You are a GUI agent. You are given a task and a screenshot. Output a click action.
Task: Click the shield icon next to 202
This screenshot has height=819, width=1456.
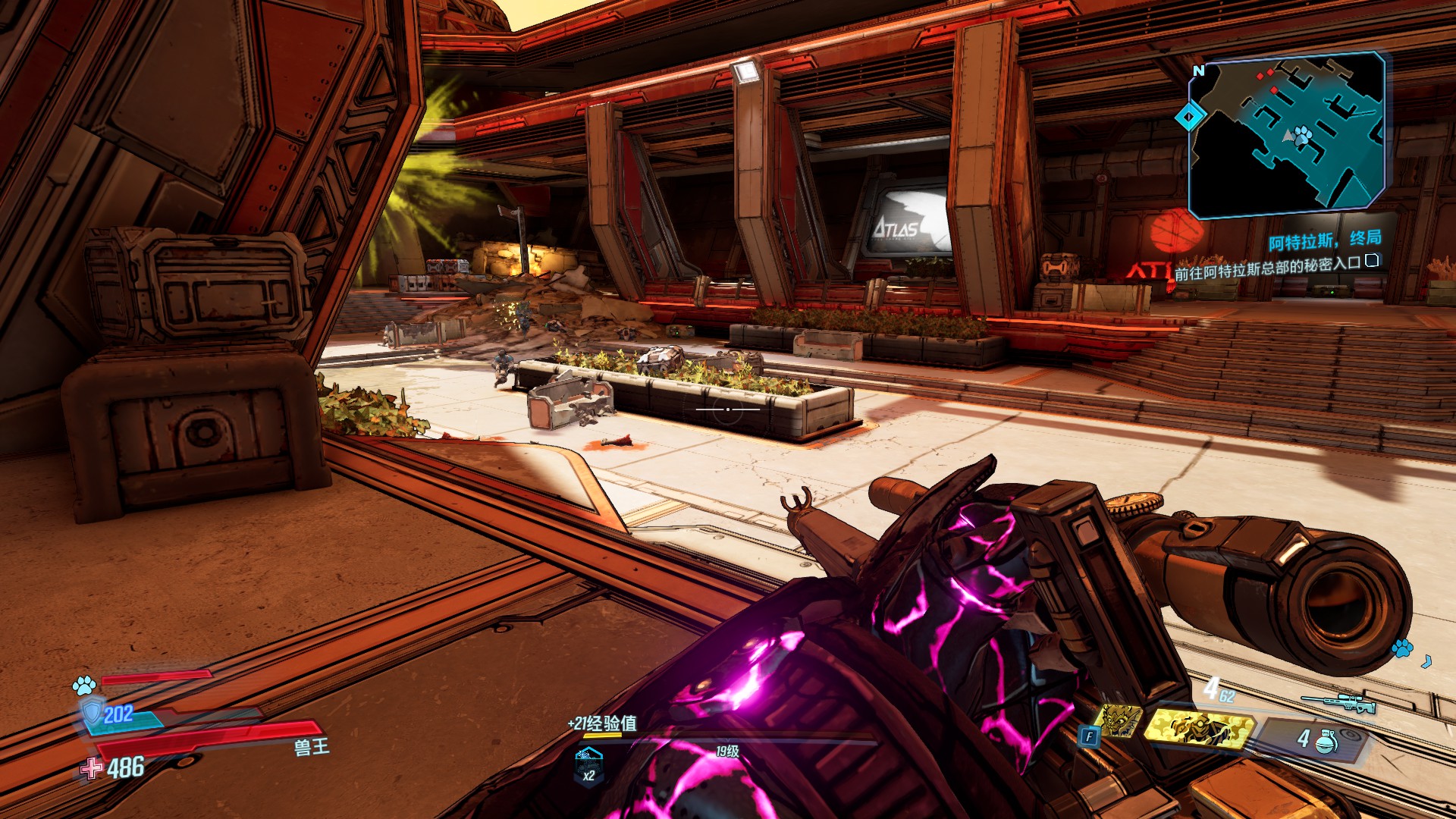(x=92, y=712)
